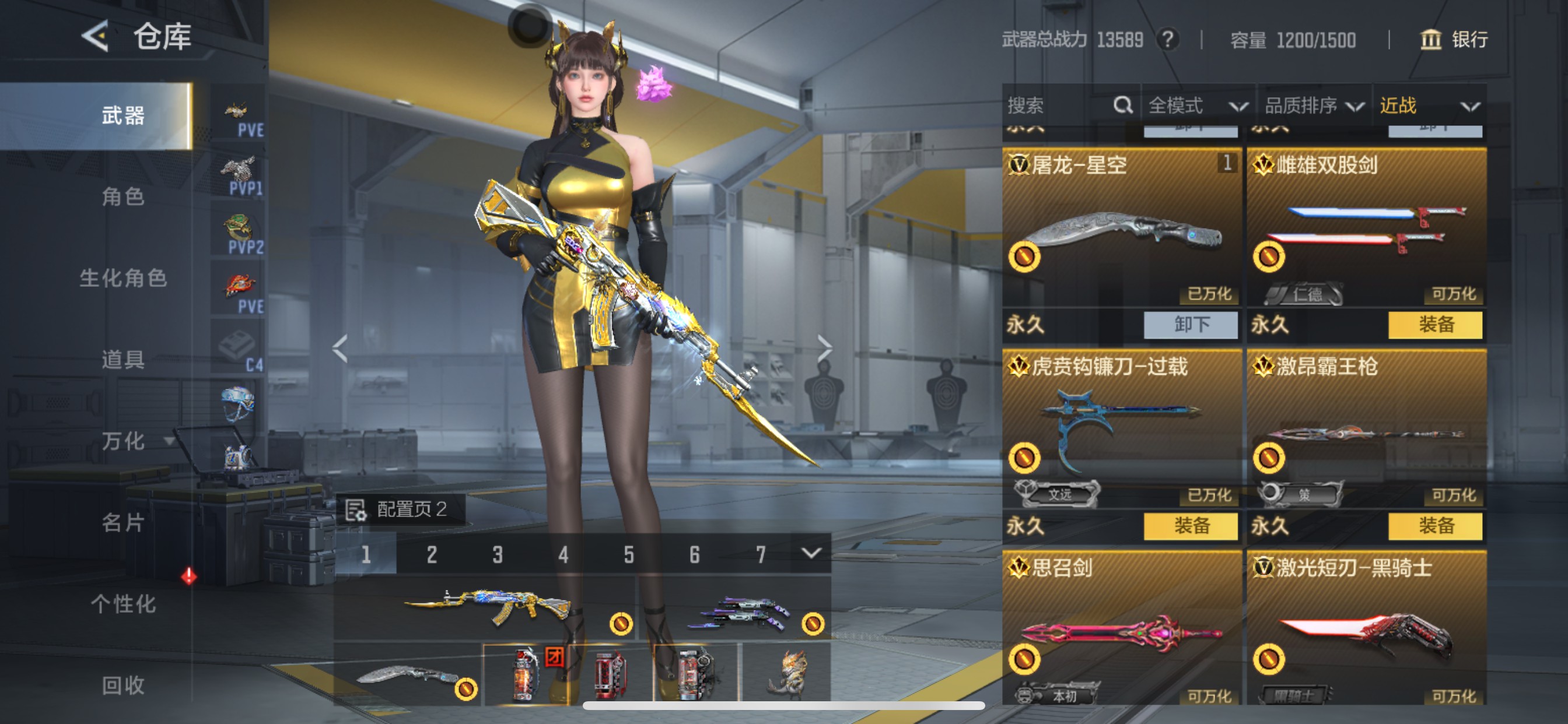Open the 银行 bank
Screen dimensions: 1568x724
pyautogui.click(x=1454, y=40)
